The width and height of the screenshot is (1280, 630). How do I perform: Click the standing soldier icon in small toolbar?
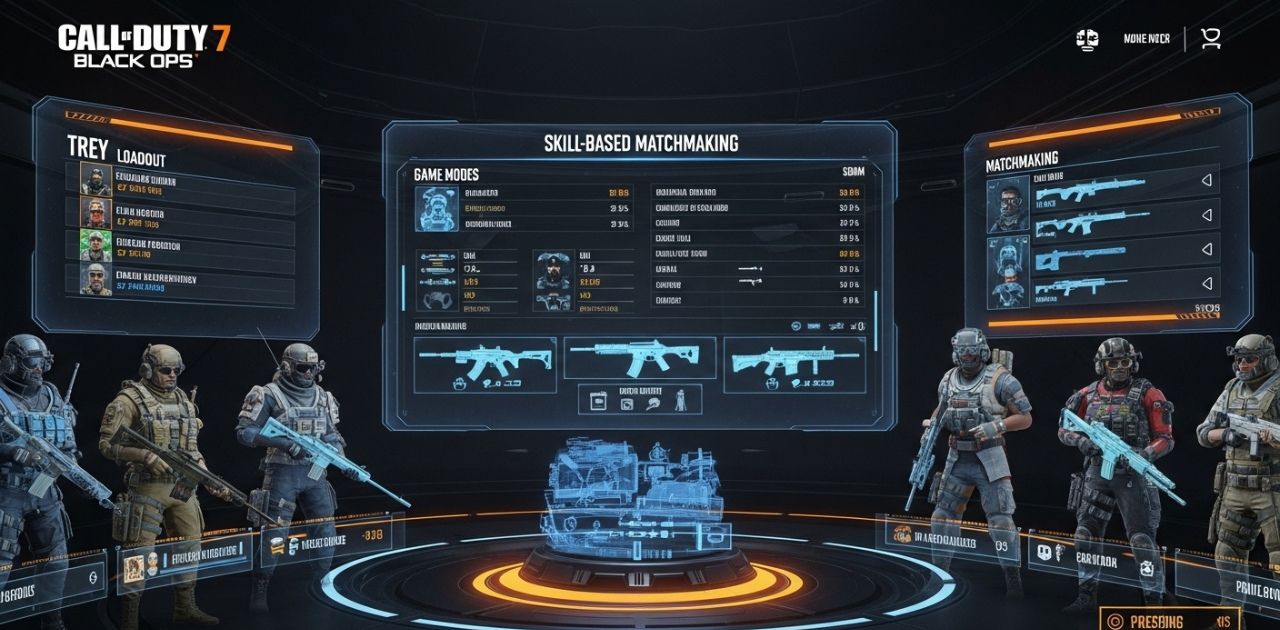[681, 400]
